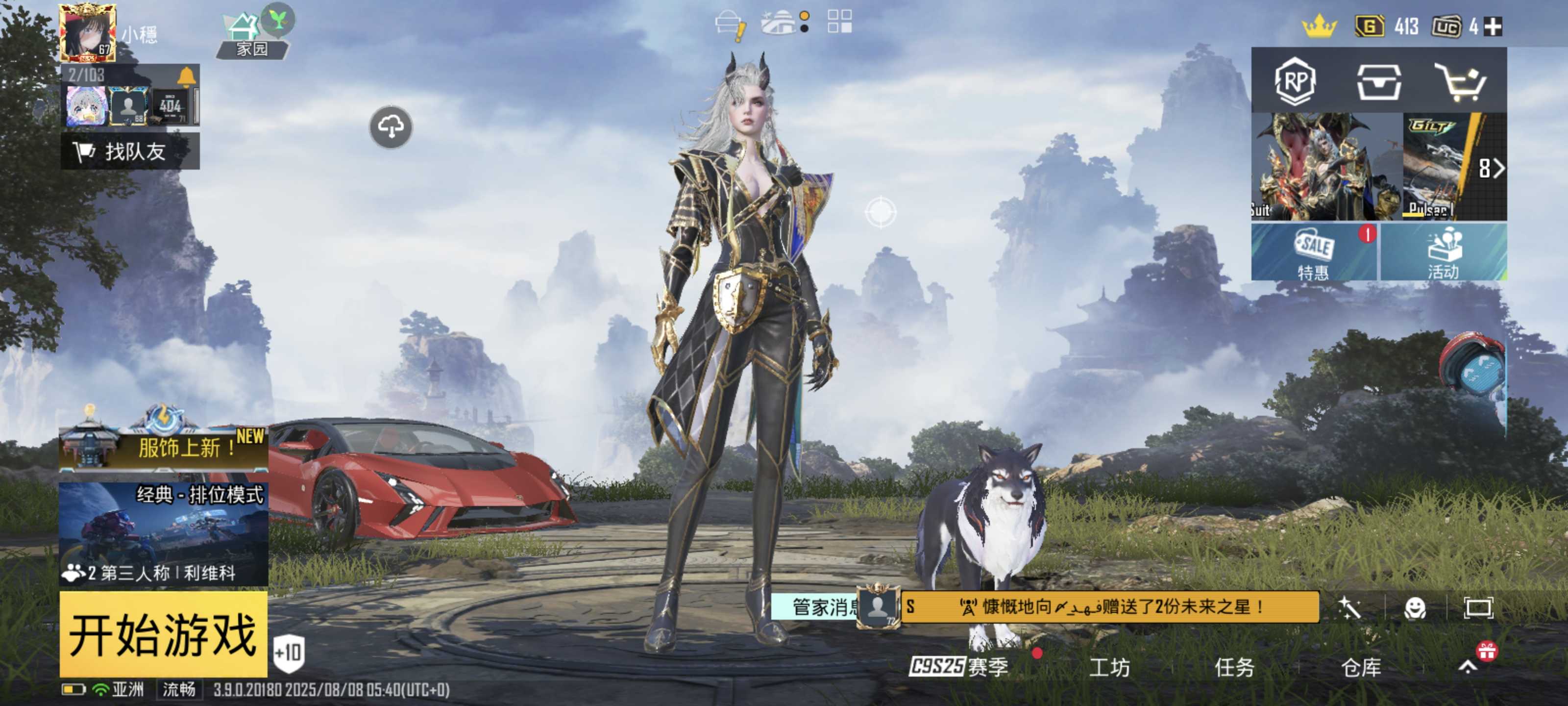Open player profile avatar 小穩

[88, 33]
